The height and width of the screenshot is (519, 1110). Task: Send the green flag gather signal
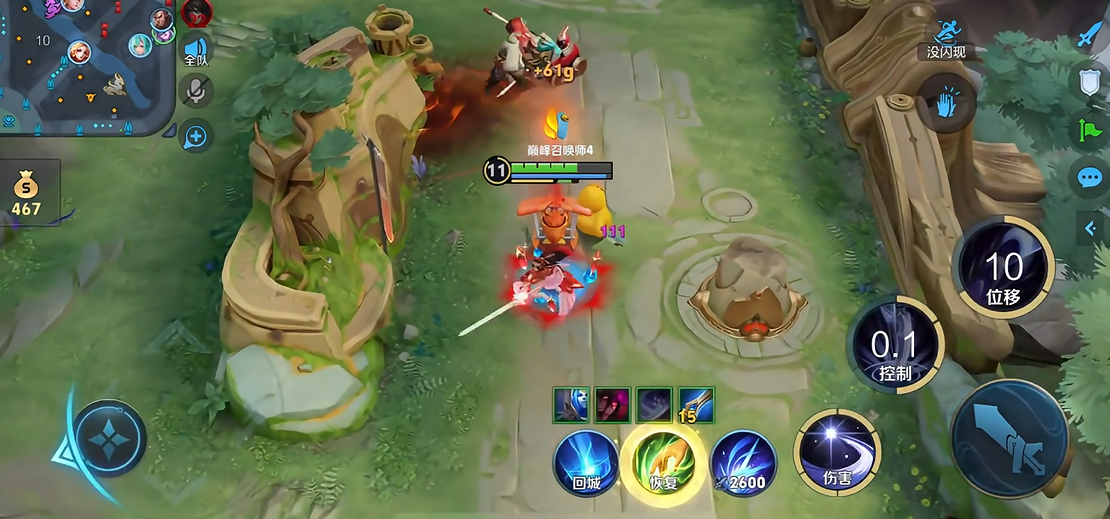[1089, 129]
